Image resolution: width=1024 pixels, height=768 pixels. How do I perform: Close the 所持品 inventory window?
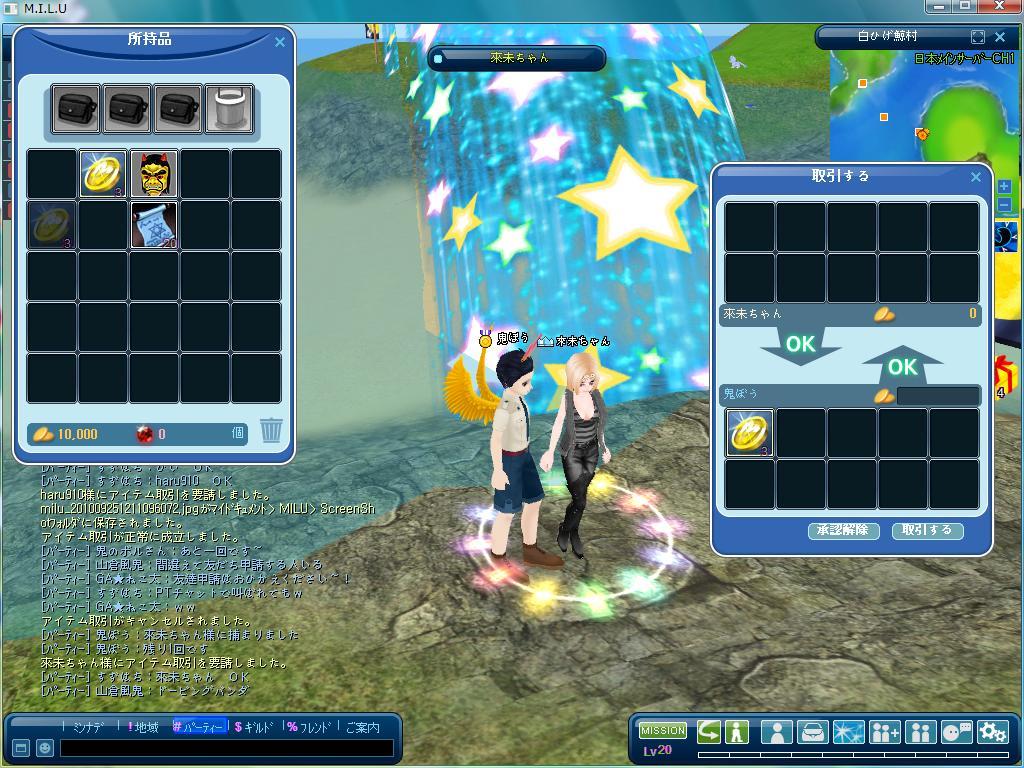coord(280,42)
